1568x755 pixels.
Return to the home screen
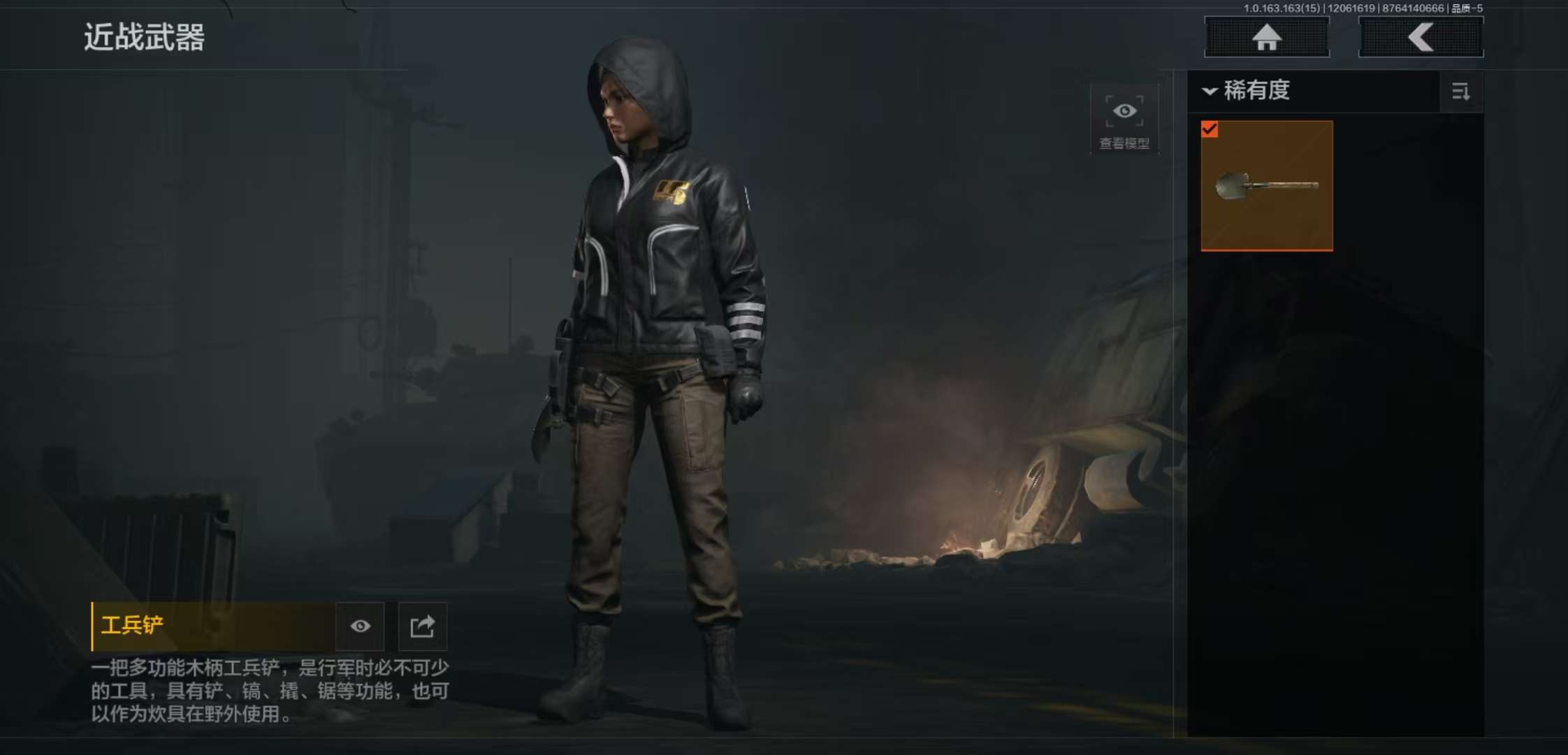click(x=1266, y=37)
